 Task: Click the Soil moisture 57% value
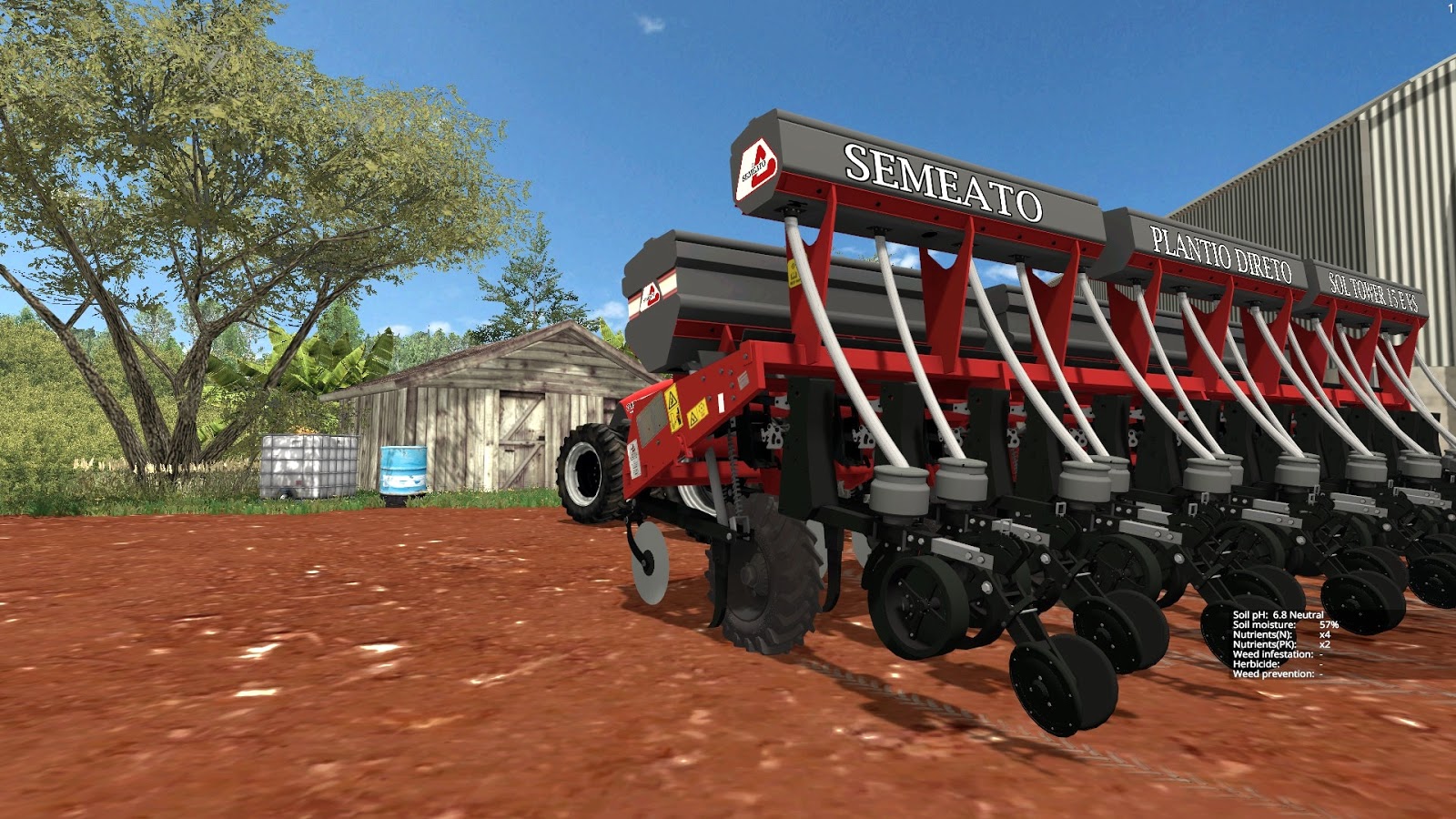point(1330,625)
